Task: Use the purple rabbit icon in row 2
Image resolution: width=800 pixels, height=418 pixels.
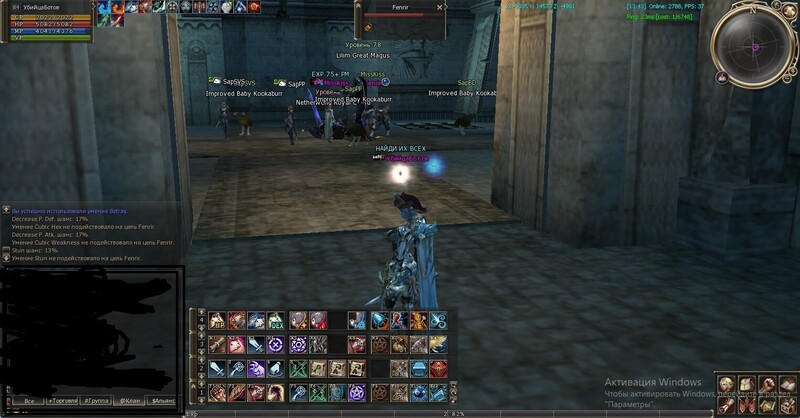Action: pyautogui.click(x=255, y=368)
